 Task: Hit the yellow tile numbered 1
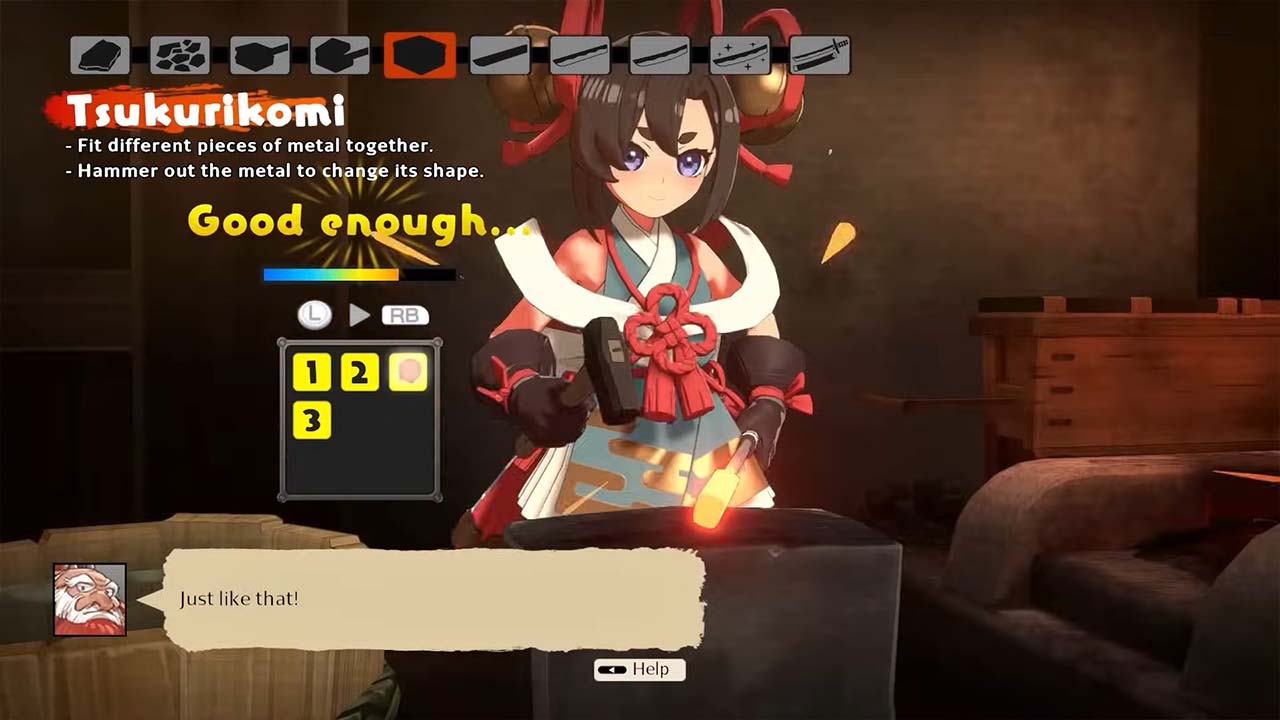click(312, 373)
